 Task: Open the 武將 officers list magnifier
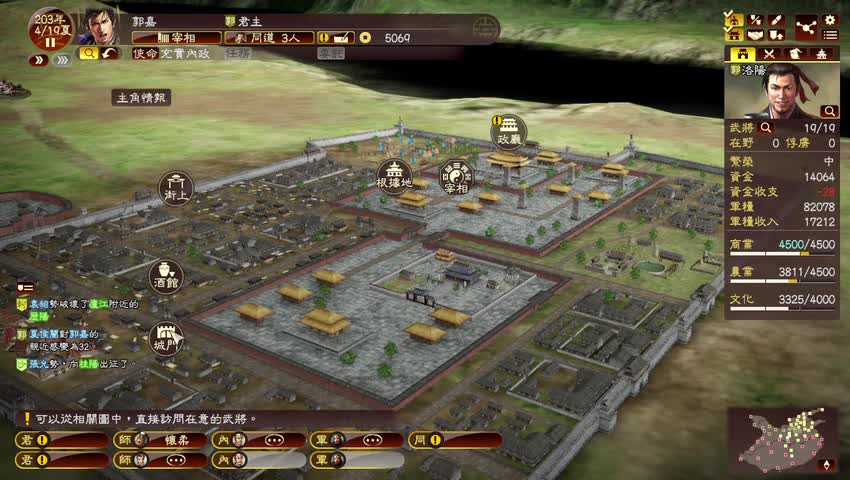pyautogui.click(x=766, y=128)
